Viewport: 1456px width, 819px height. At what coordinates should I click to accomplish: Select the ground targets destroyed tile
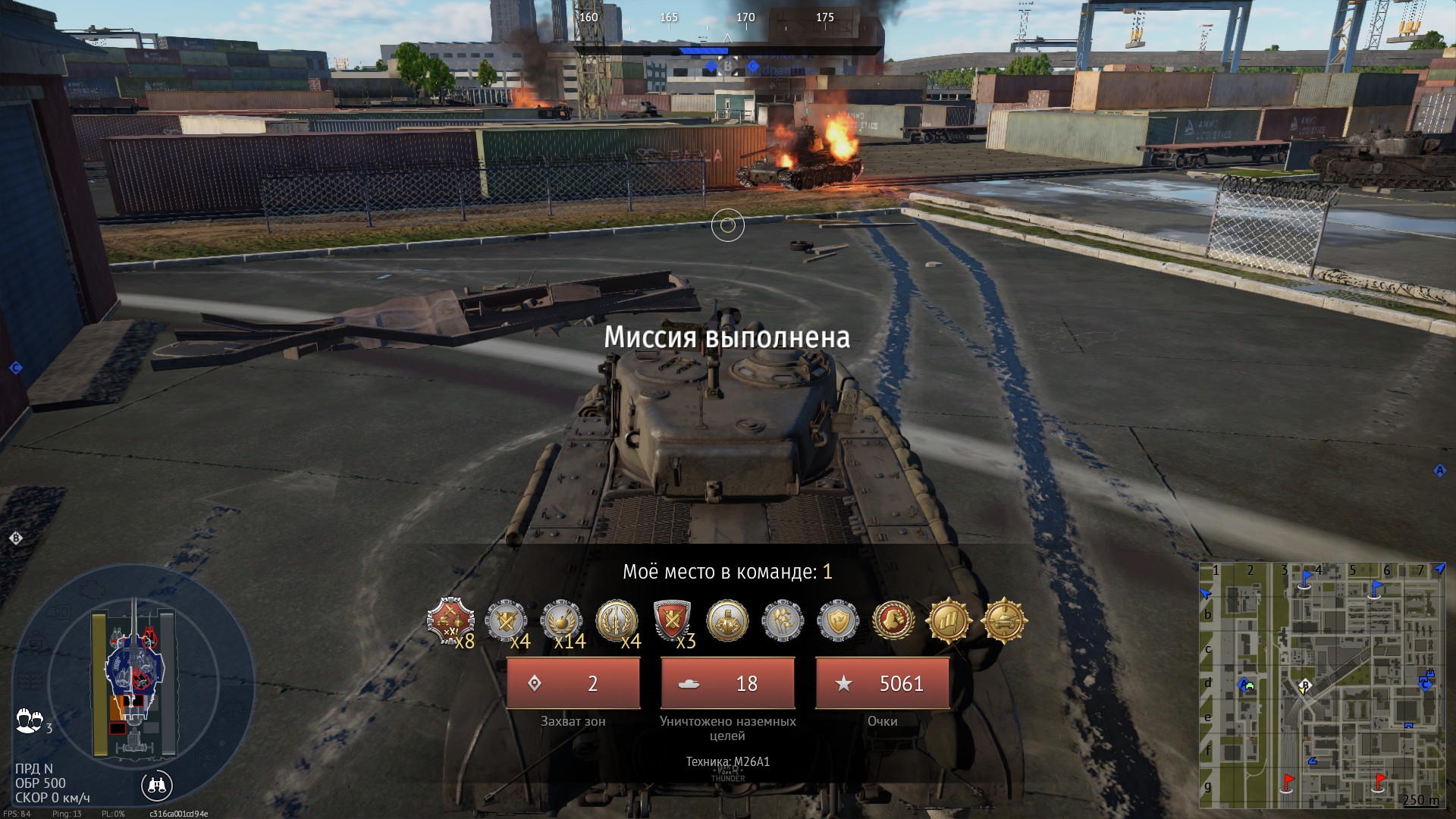coord(728,683)
